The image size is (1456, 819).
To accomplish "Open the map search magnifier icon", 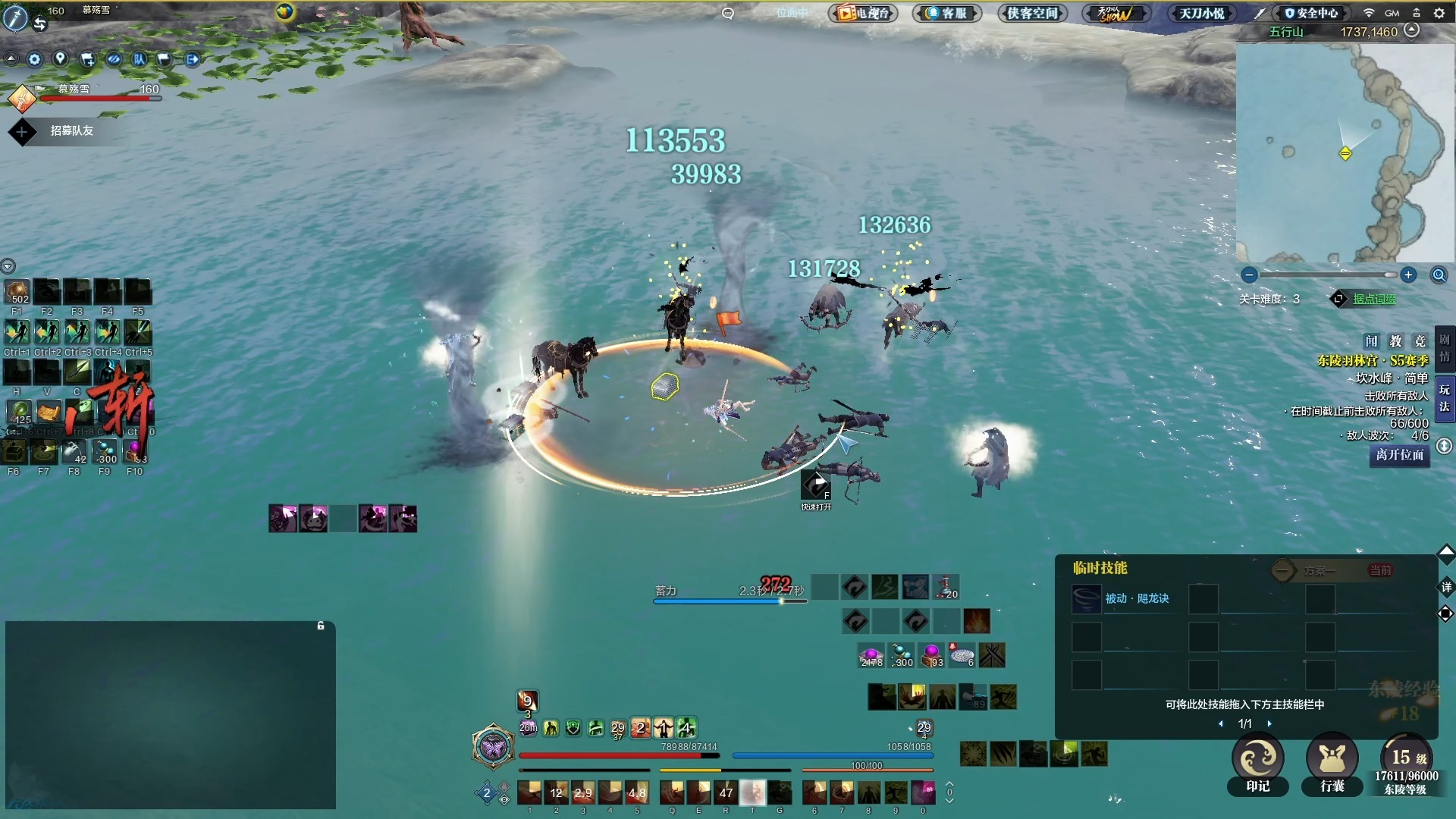I will click(x=1439, y=275).
